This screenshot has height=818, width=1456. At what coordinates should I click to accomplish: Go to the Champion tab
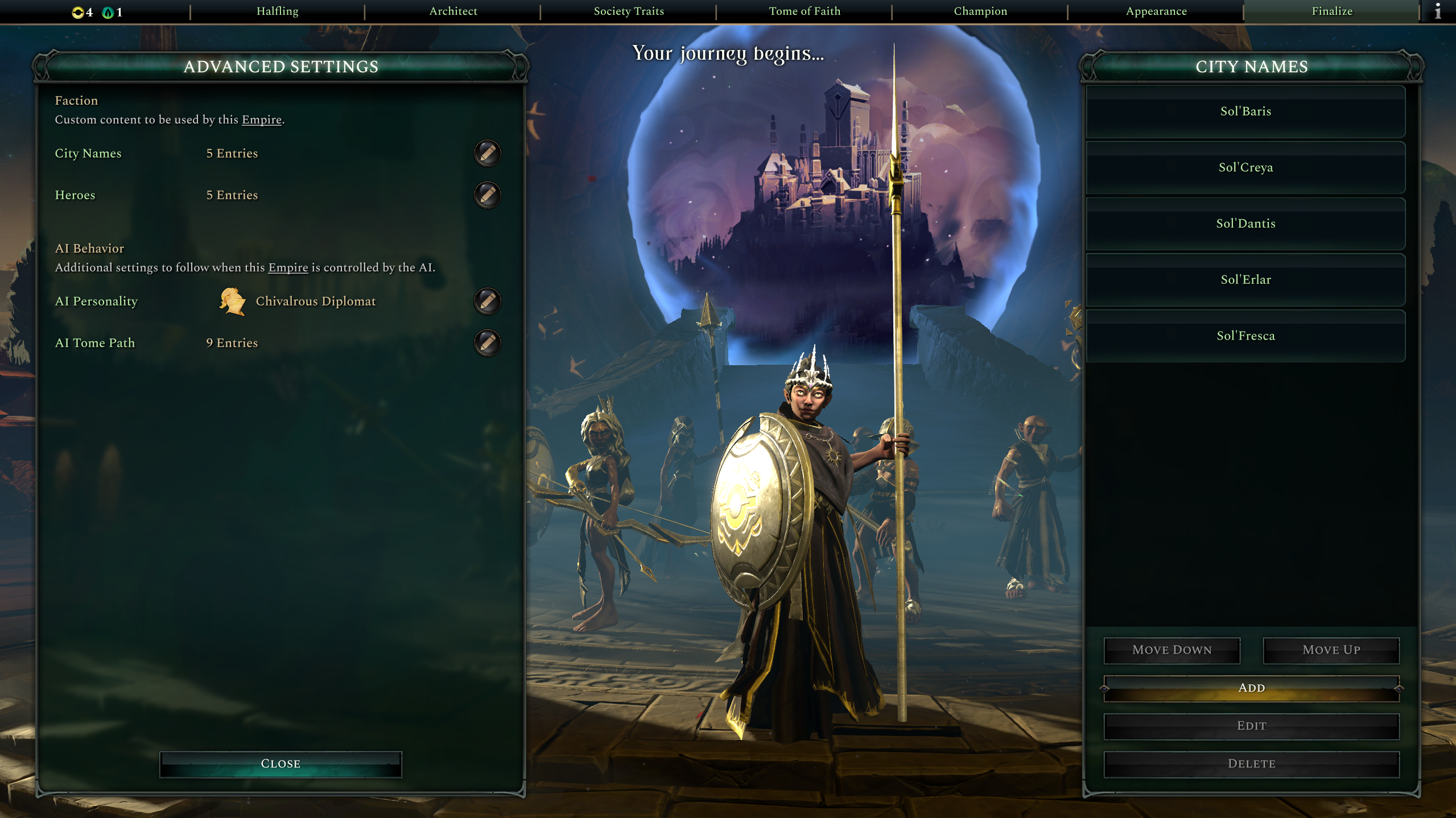coord(980,11)
